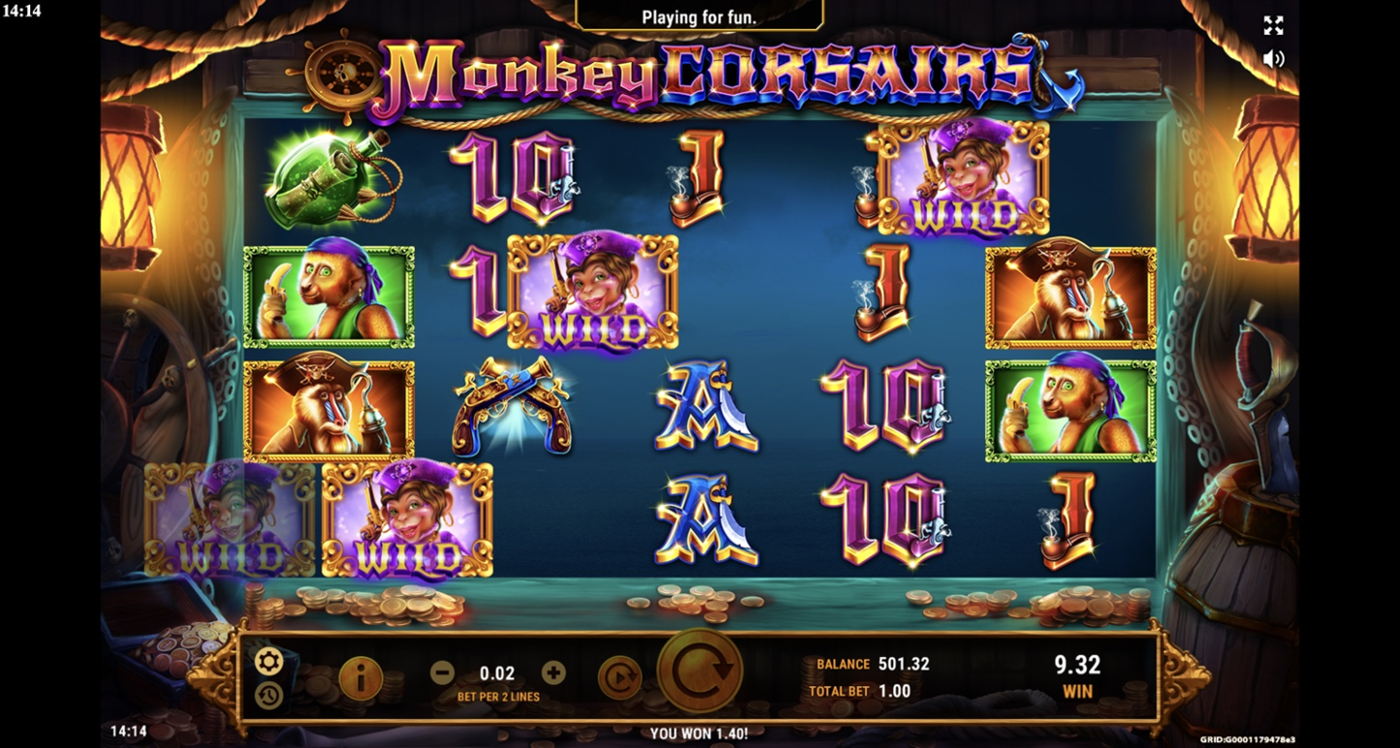Open the game settings gear icon
This screenshot has height=748, width=1400.
268,661
